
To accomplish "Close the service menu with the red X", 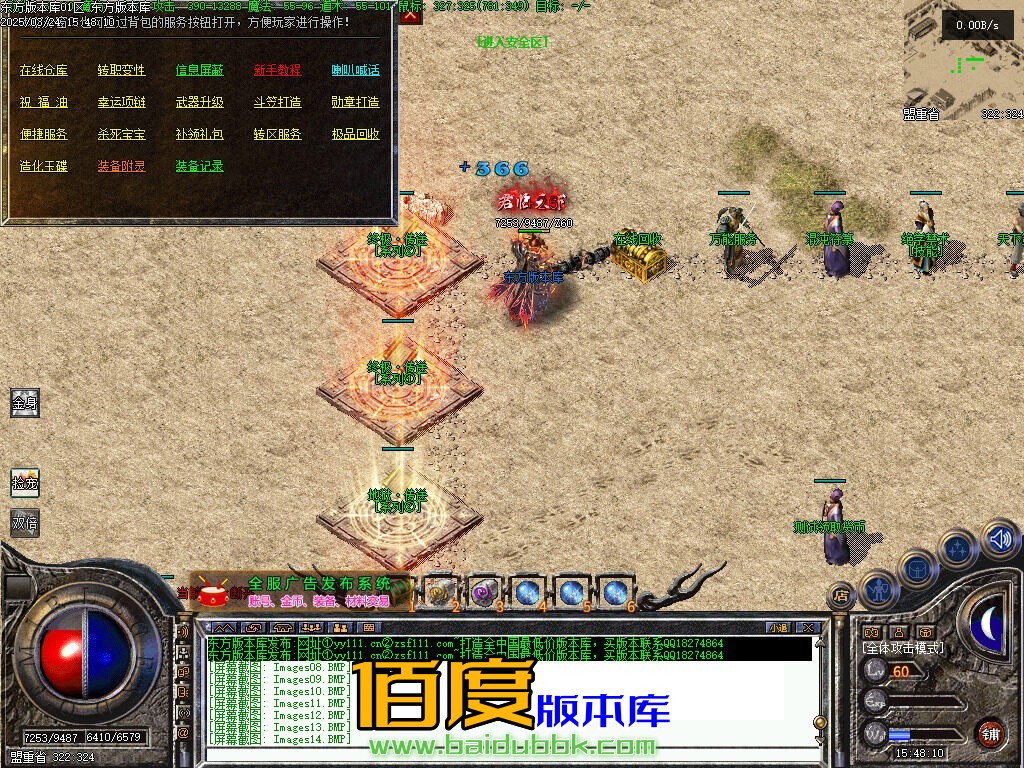I will [411, 15].
